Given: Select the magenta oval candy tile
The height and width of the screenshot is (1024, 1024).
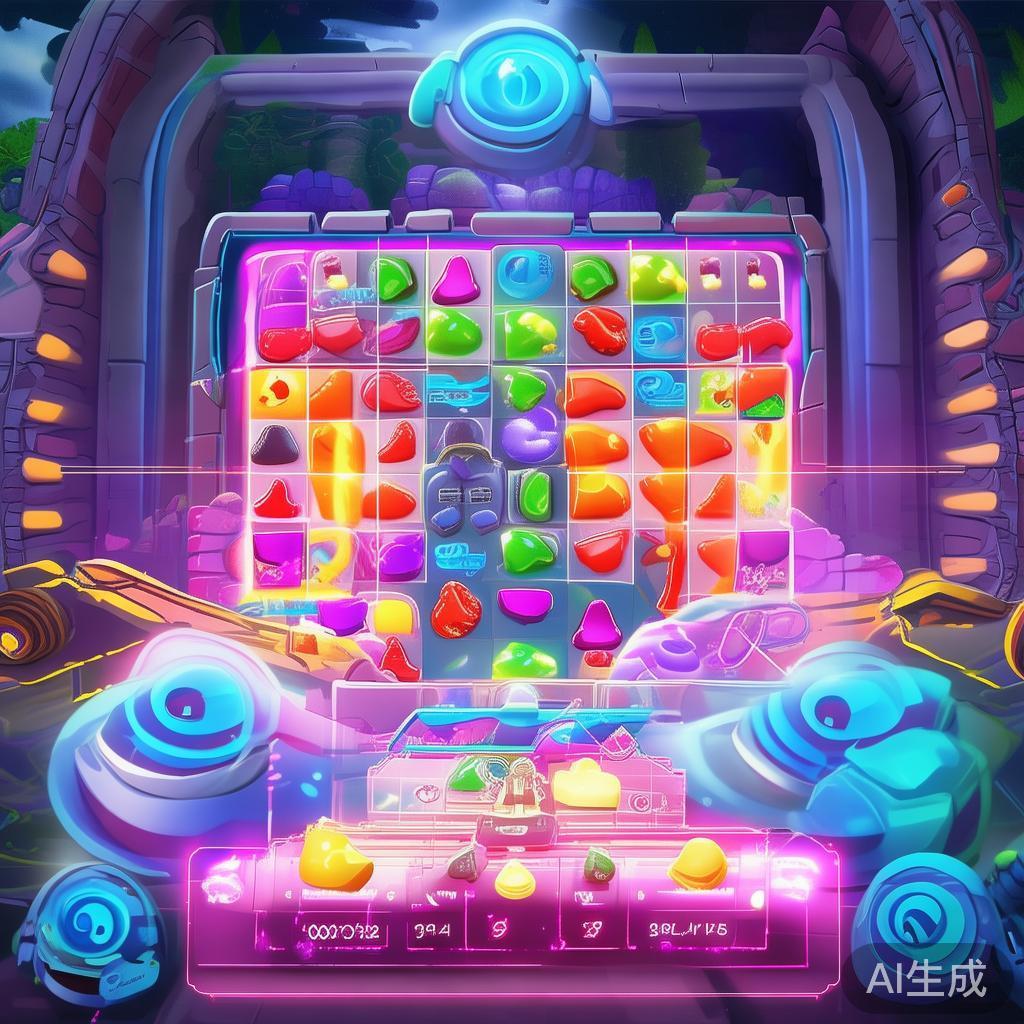Looking at the screenshot, I should (x=524, y=603).
